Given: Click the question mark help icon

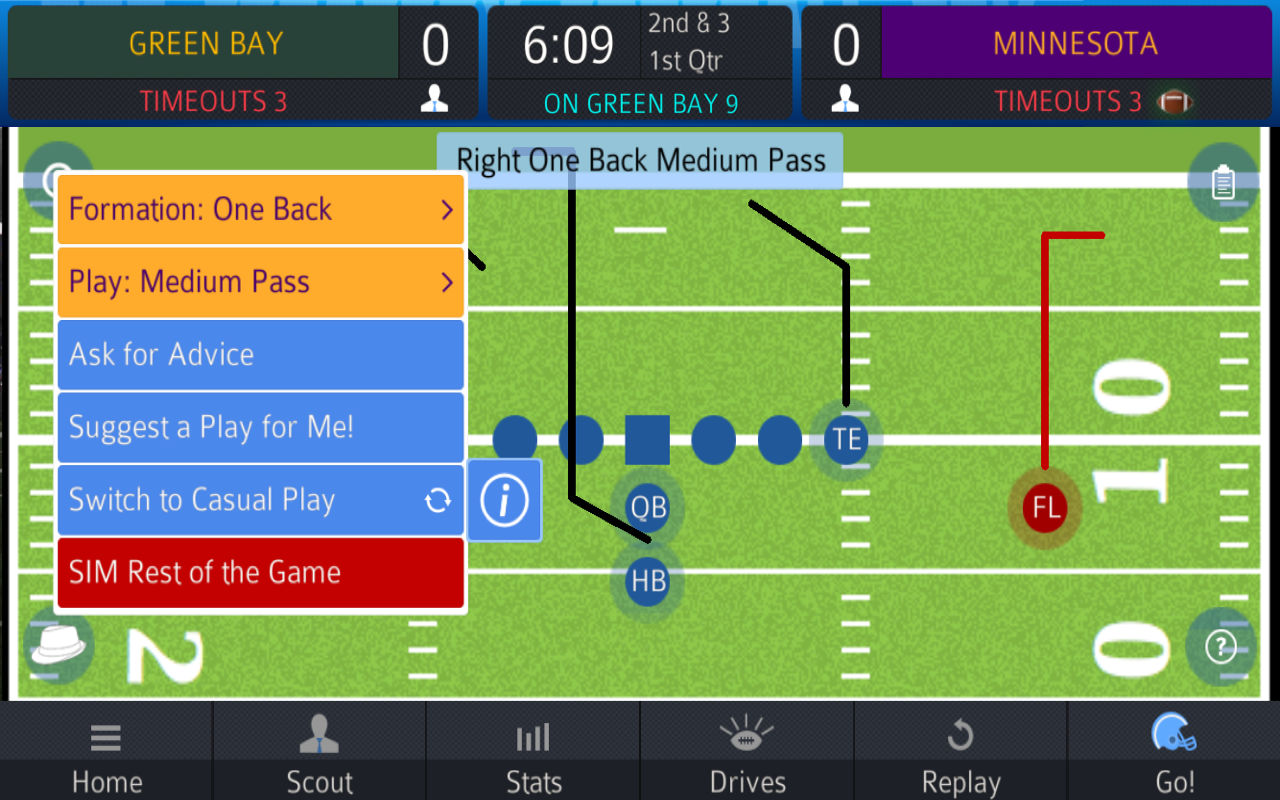Looking at the screenshot, I should pyautogui.click(x=1220, y=648).
